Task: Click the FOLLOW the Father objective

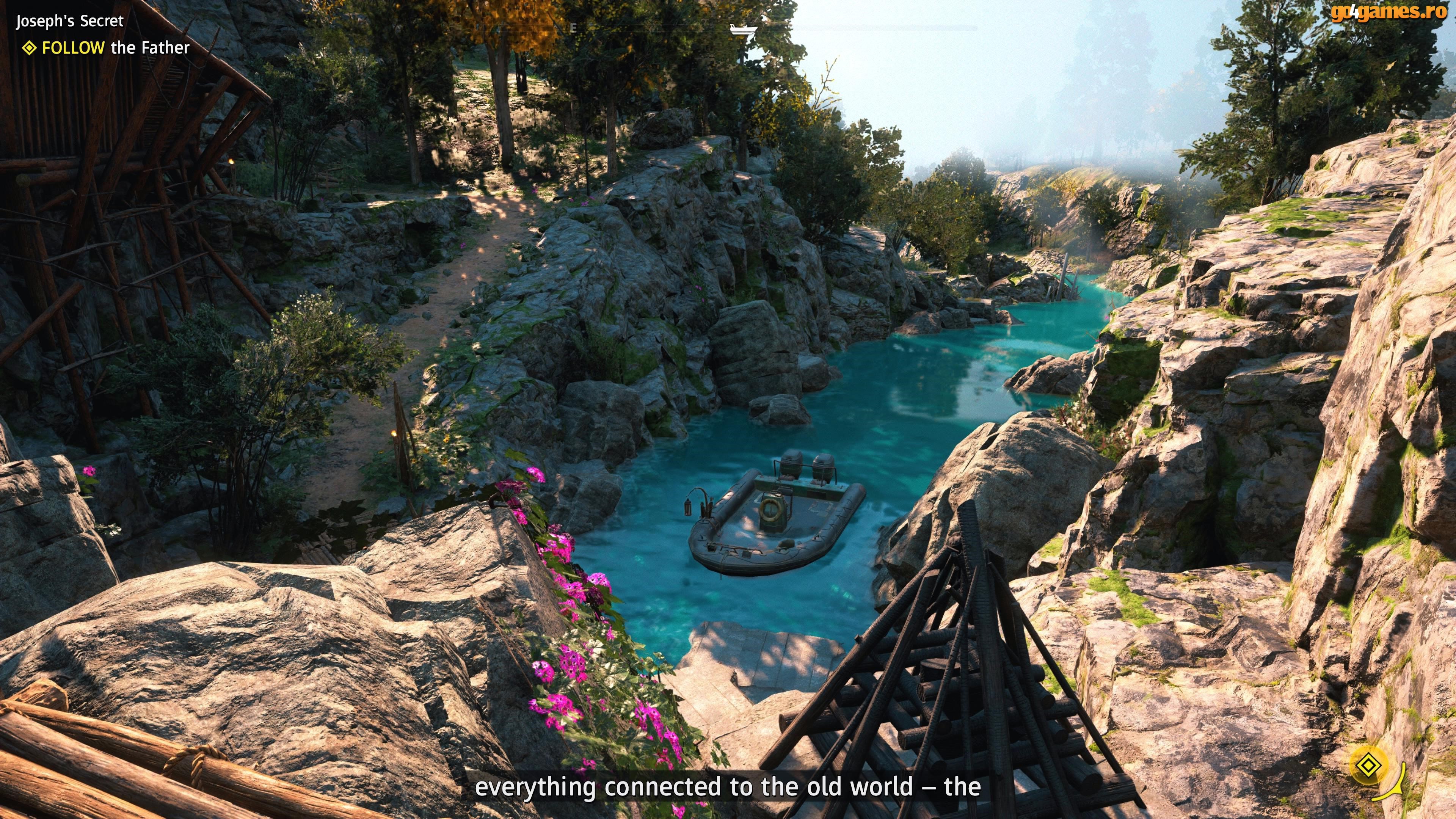Action: (x=115, y=48)
